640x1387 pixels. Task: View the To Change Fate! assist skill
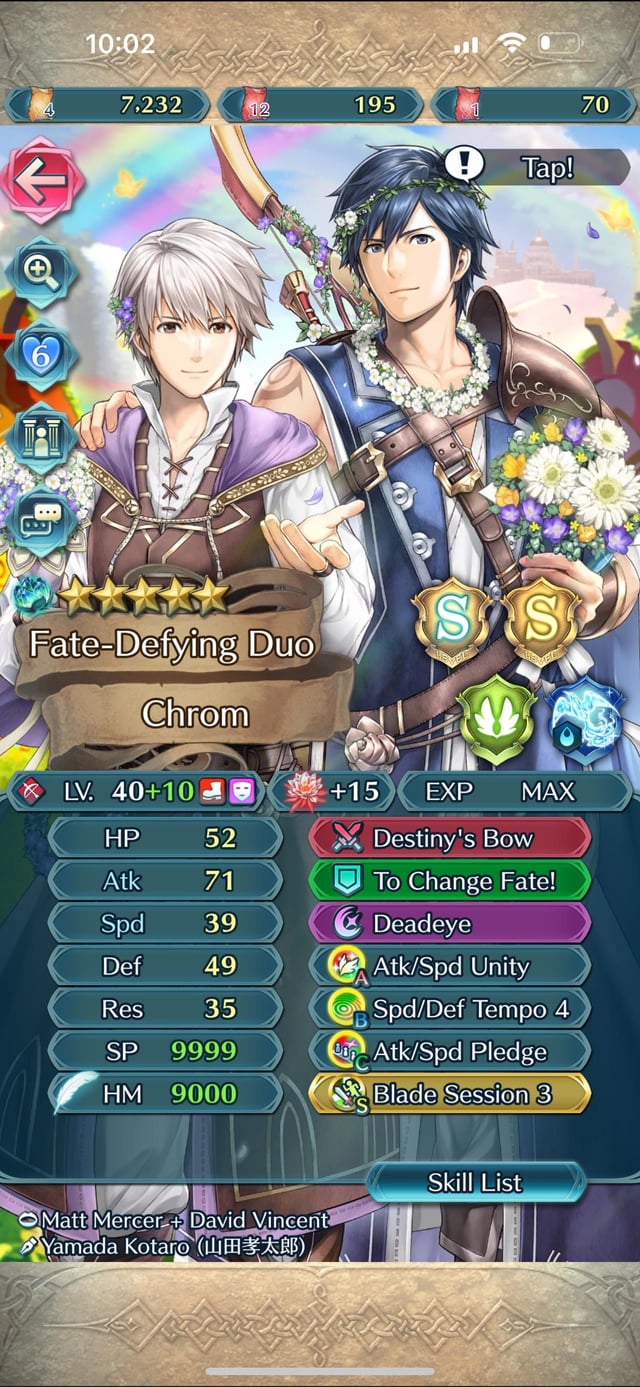(x=450, y=881)
